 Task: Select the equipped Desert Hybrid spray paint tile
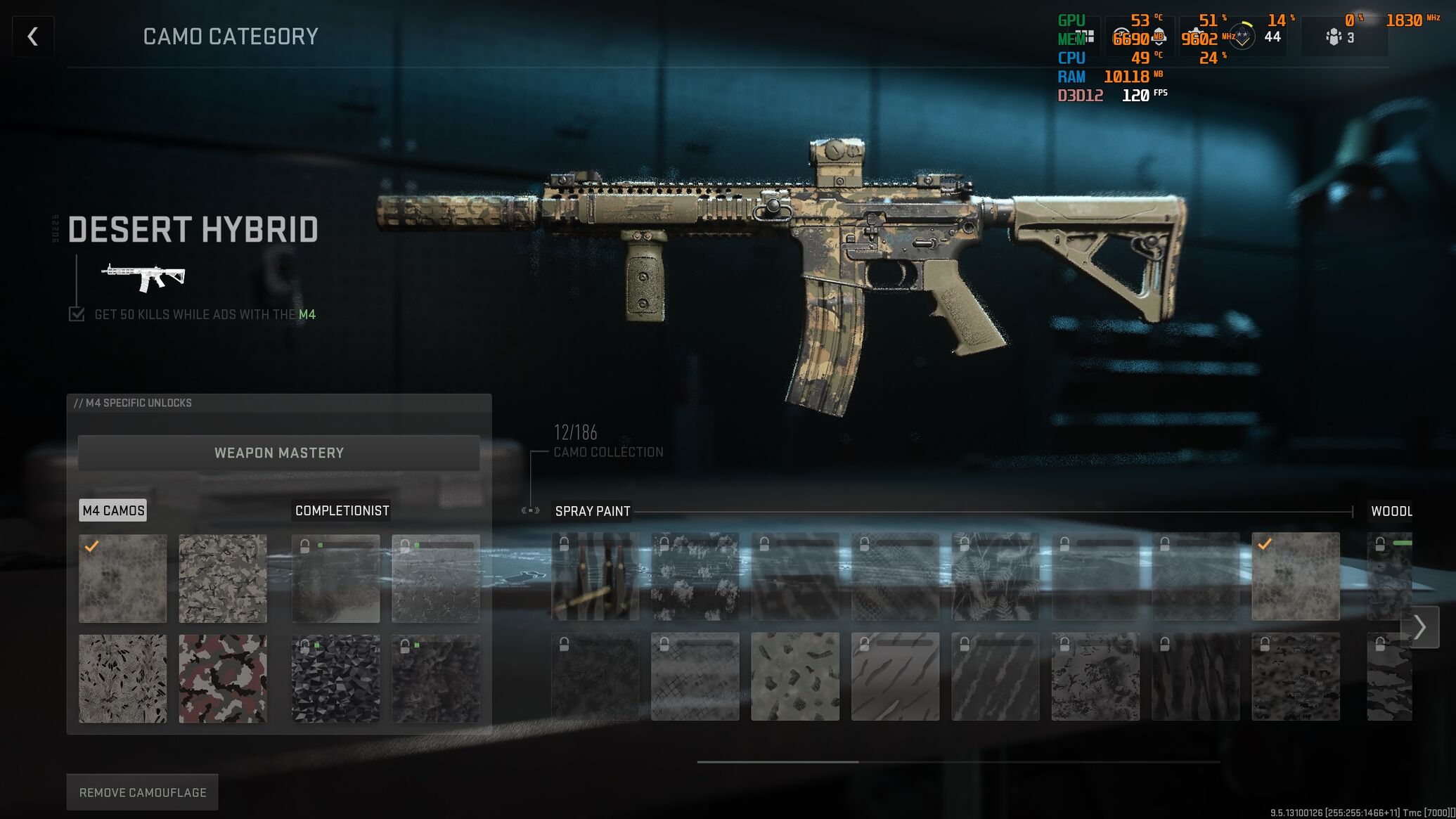[x=1295, y=576]
